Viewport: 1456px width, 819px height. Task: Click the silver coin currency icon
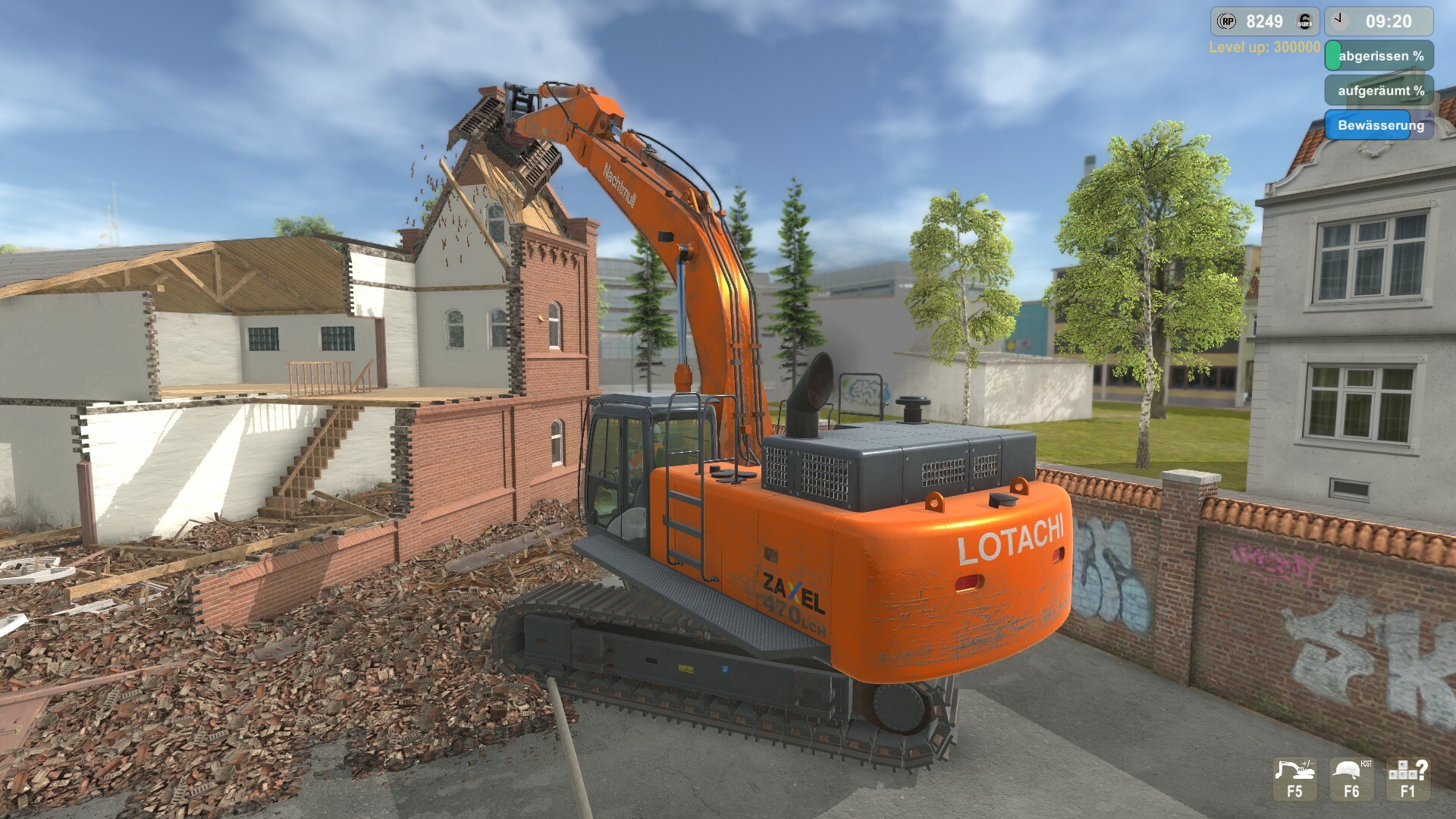[1304, 21]
